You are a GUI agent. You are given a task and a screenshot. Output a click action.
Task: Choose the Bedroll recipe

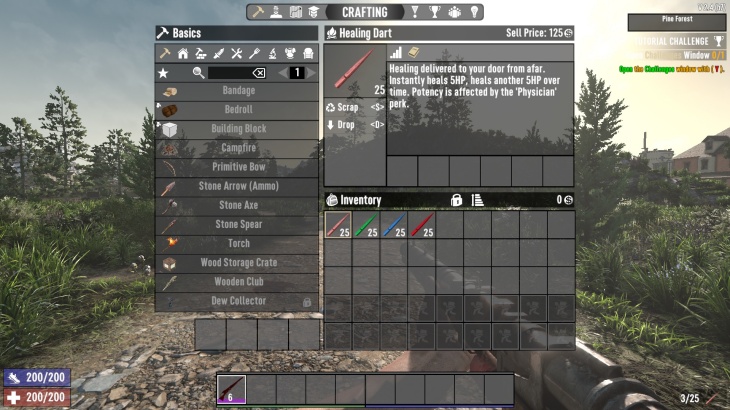(238, 110)
